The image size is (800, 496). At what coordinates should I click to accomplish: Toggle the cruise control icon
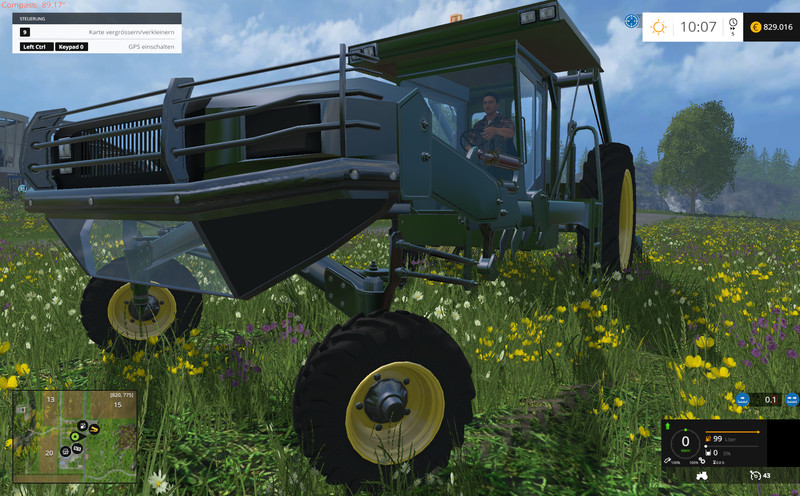(756, 476)
